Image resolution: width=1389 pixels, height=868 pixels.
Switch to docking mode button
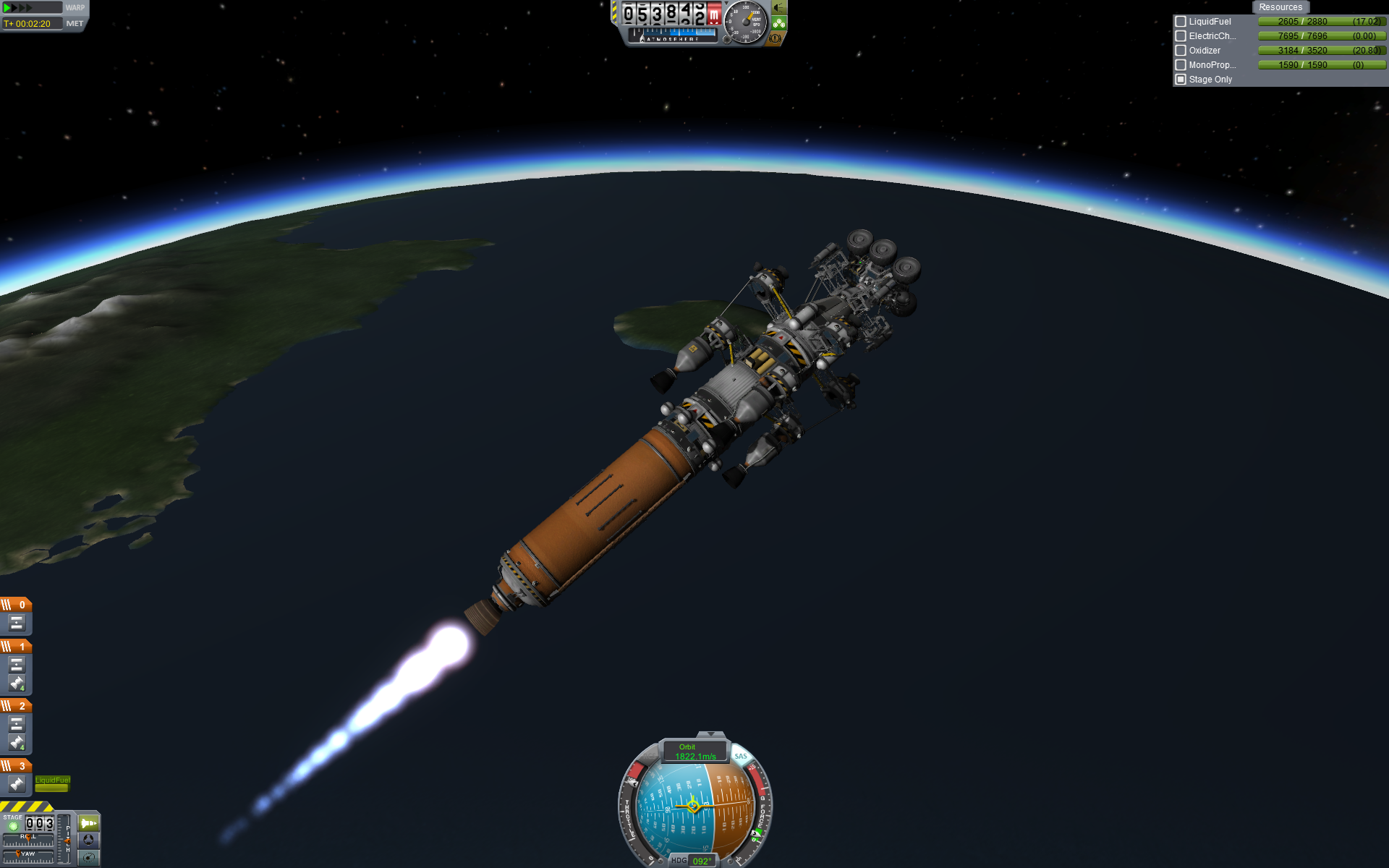coord(88,840)
